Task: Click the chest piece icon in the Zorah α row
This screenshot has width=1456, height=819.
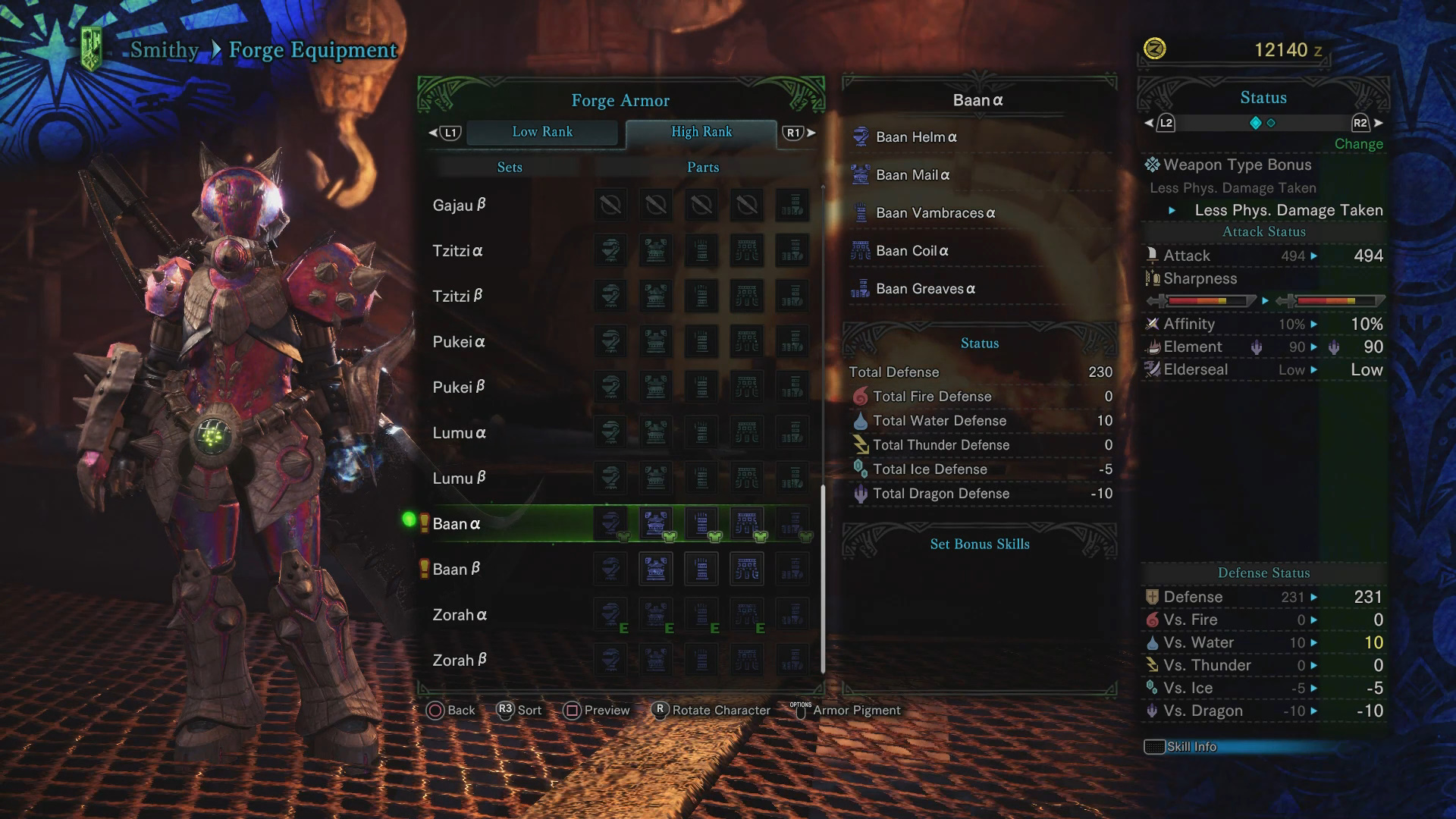Action: coord(656,614)
